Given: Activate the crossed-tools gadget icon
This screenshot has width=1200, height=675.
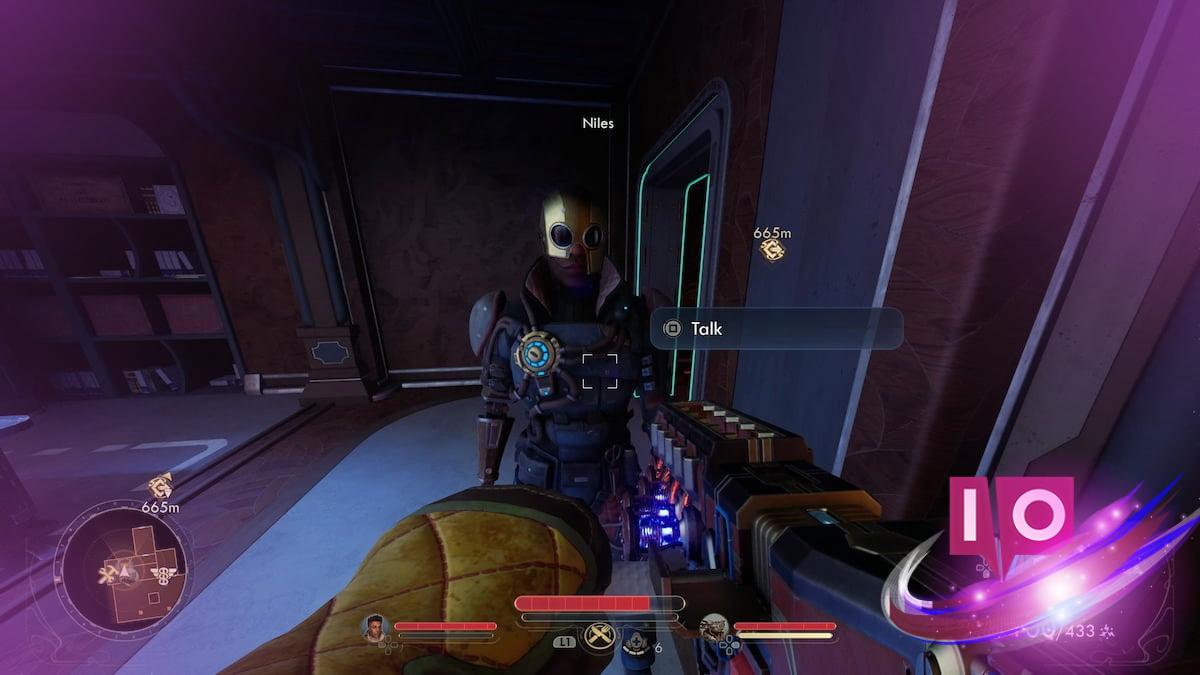Looking at the screenshot, I should 599,636.
